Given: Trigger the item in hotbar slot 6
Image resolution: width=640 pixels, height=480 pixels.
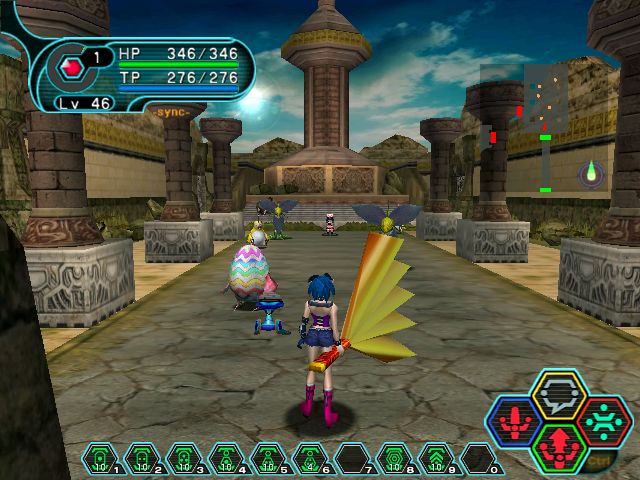Looking at the screenshot, I should [x=310, y=461].
